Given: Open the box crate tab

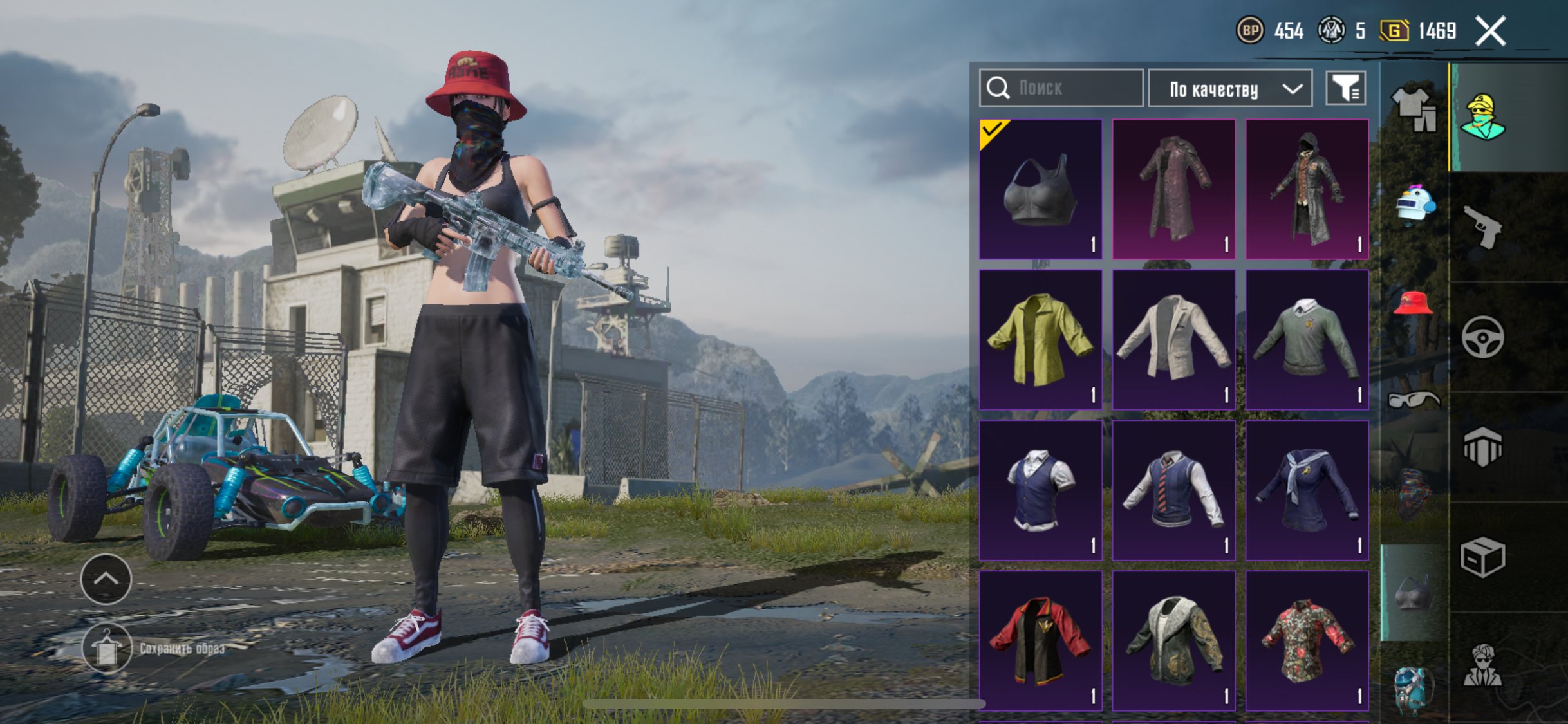Looking at the screenshot, I should (x=1482, y=557).
